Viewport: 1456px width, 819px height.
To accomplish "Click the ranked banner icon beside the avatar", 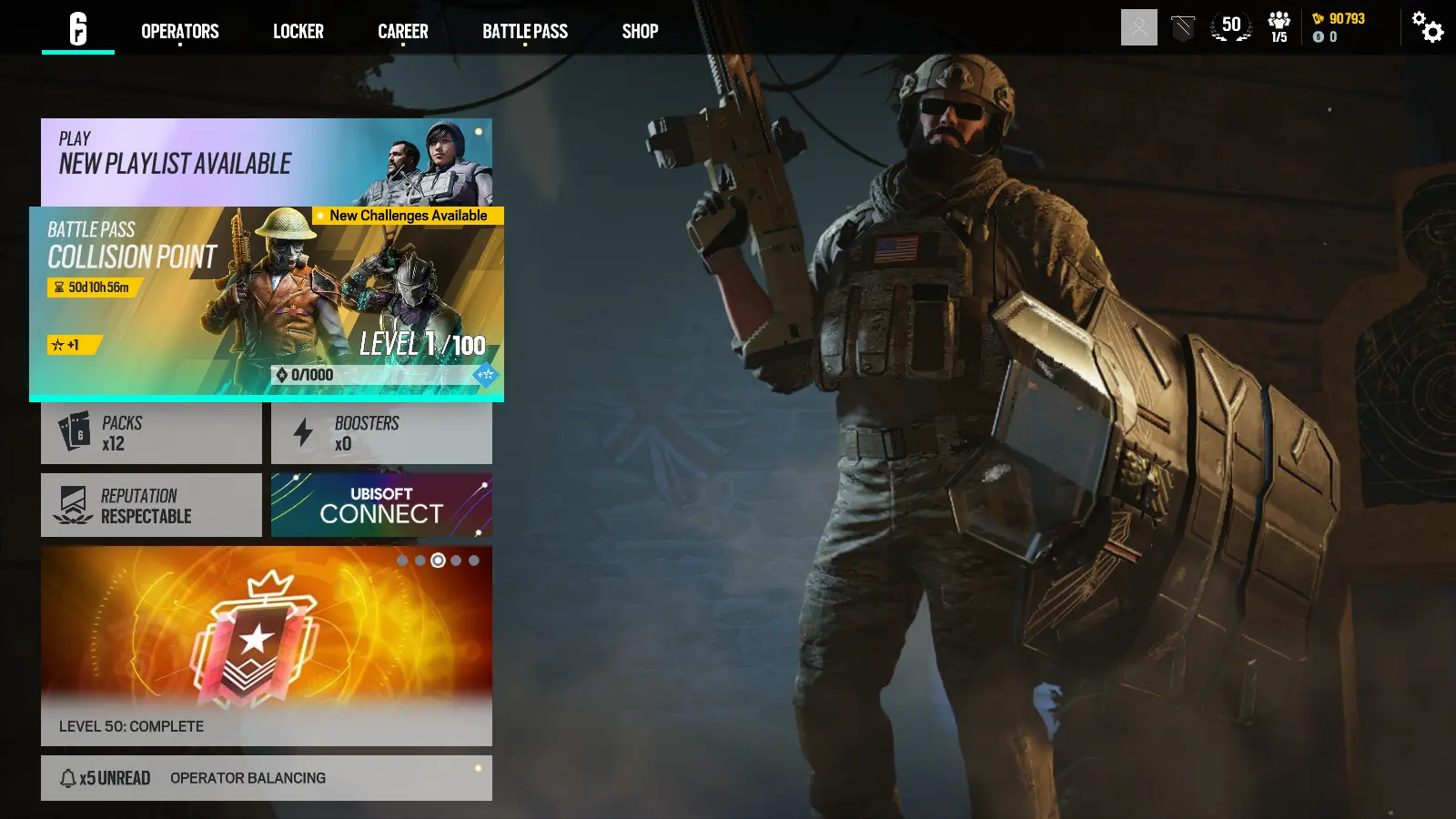I will tap(1181, 27).
